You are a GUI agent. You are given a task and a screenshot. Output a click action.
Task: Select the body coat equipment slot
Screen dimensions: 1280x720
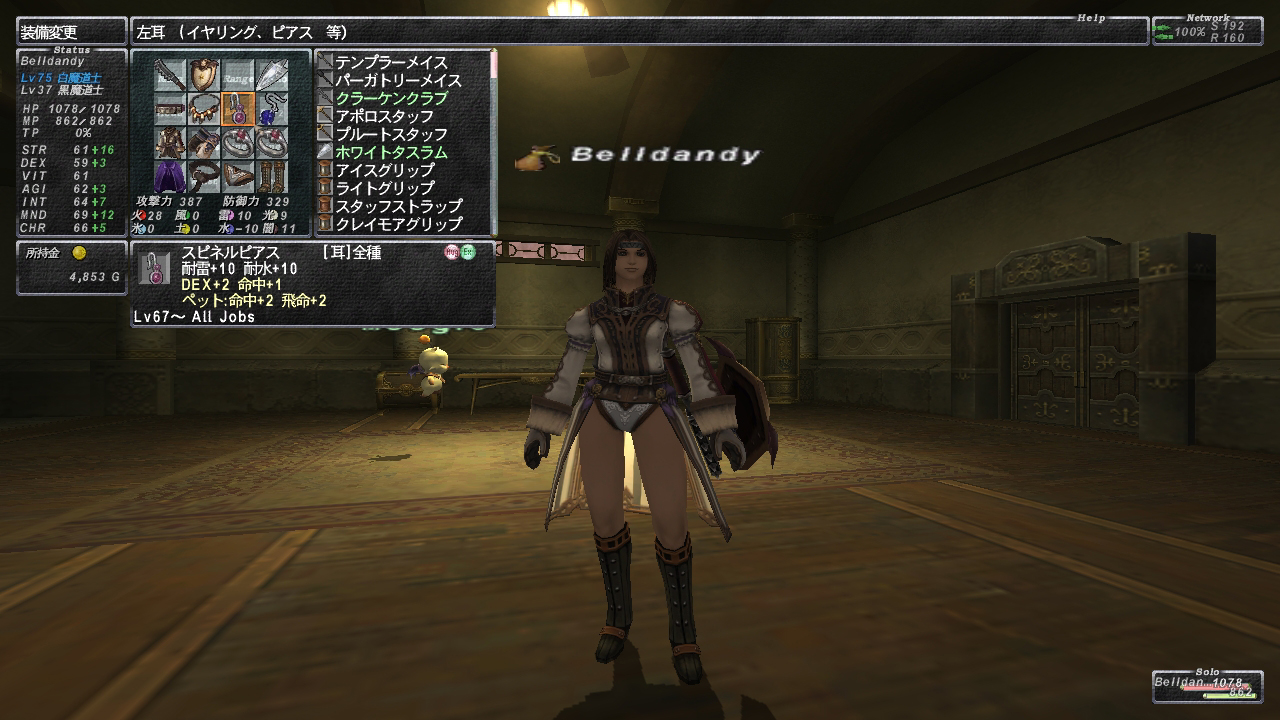[171, 141]
